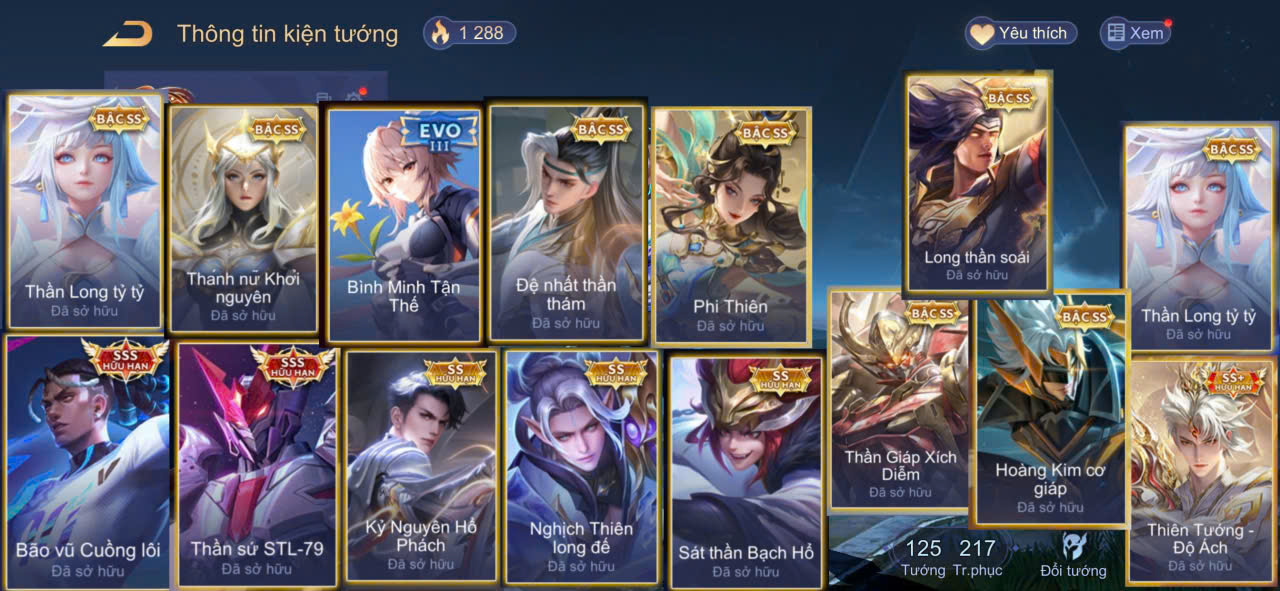Screen dimensions: 1280x591
Task: Select the Thiên Tướng - Độ Ách card
Action: tap(1200, 470)
